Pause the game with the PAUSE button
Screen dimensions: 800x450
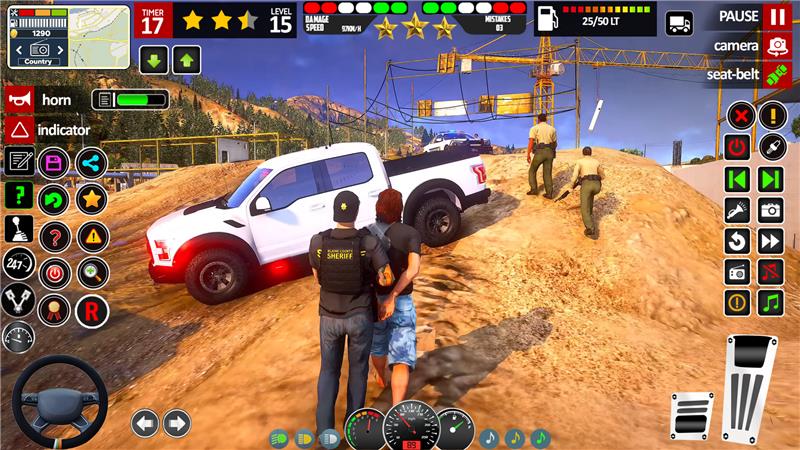click(x=776, y=17)
